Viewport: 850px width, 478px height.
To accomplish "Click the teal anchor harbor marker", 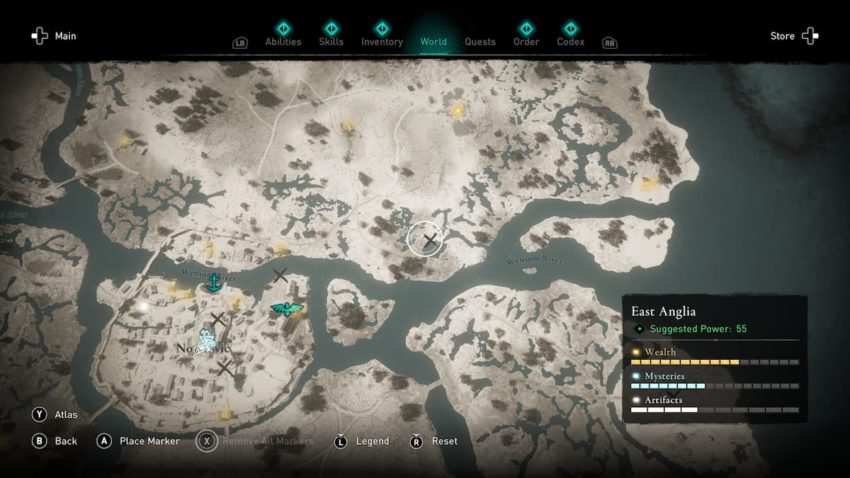I will [x=212, y=285].
